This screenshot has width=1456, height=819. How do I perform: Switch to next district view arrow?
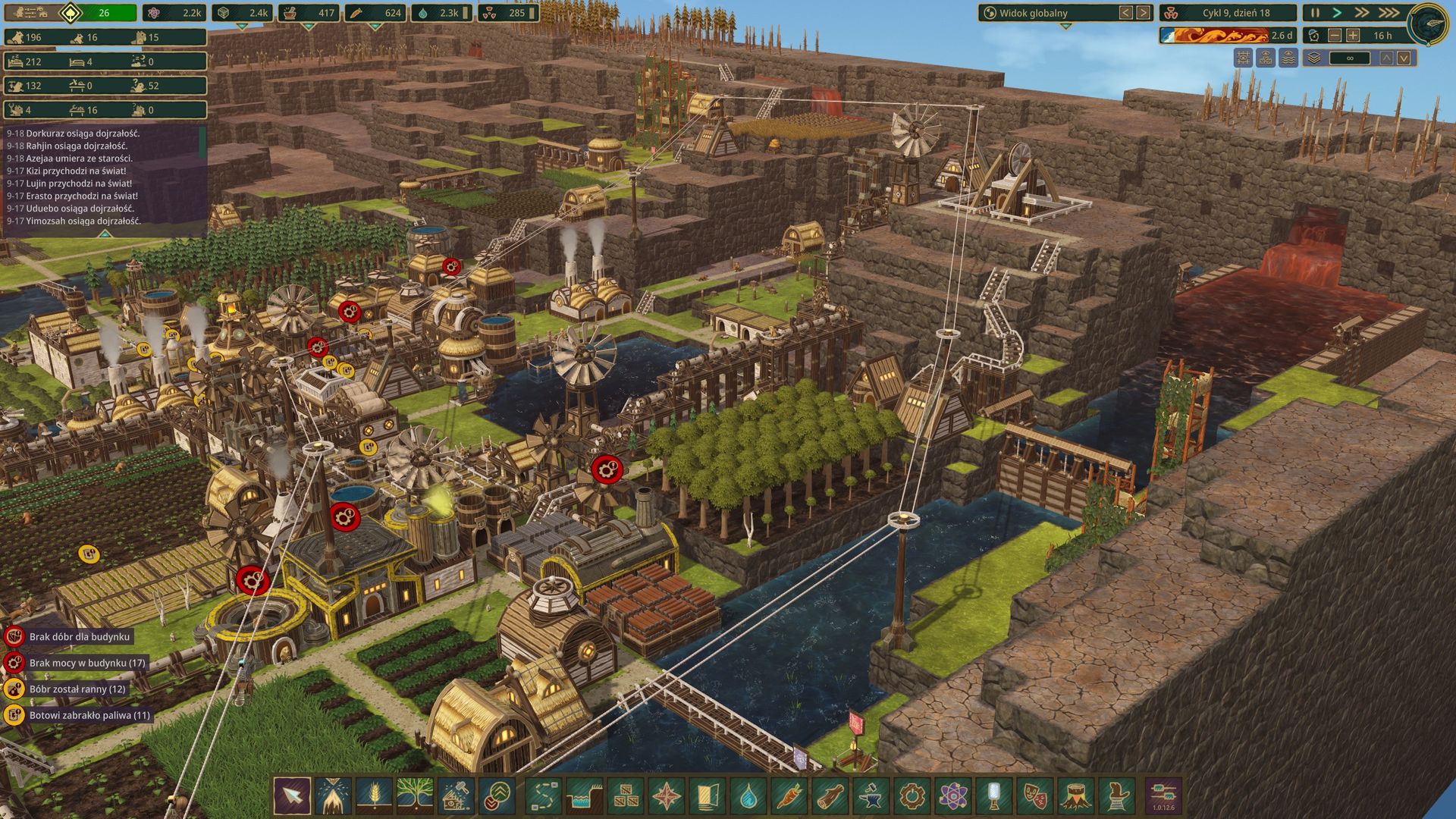[1143, 13]
